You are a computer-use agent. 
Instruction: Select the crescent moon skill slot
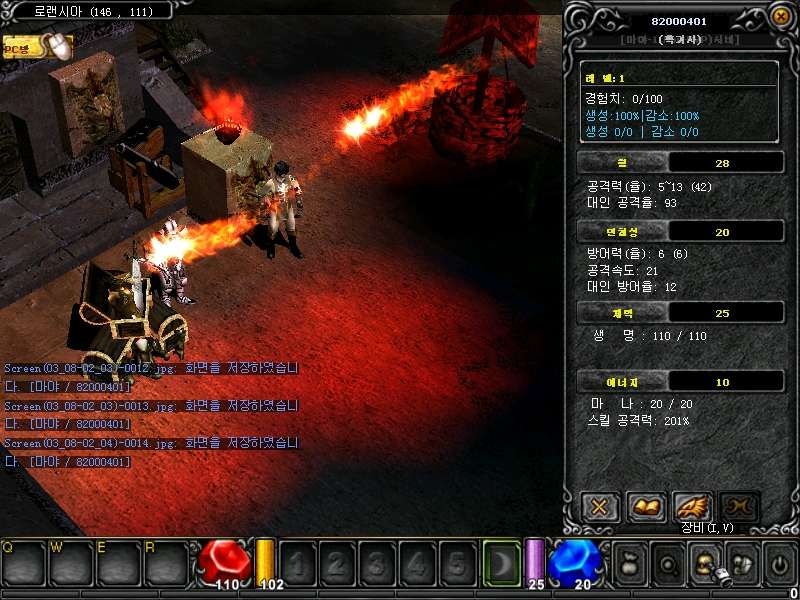(x=501, y=562)
